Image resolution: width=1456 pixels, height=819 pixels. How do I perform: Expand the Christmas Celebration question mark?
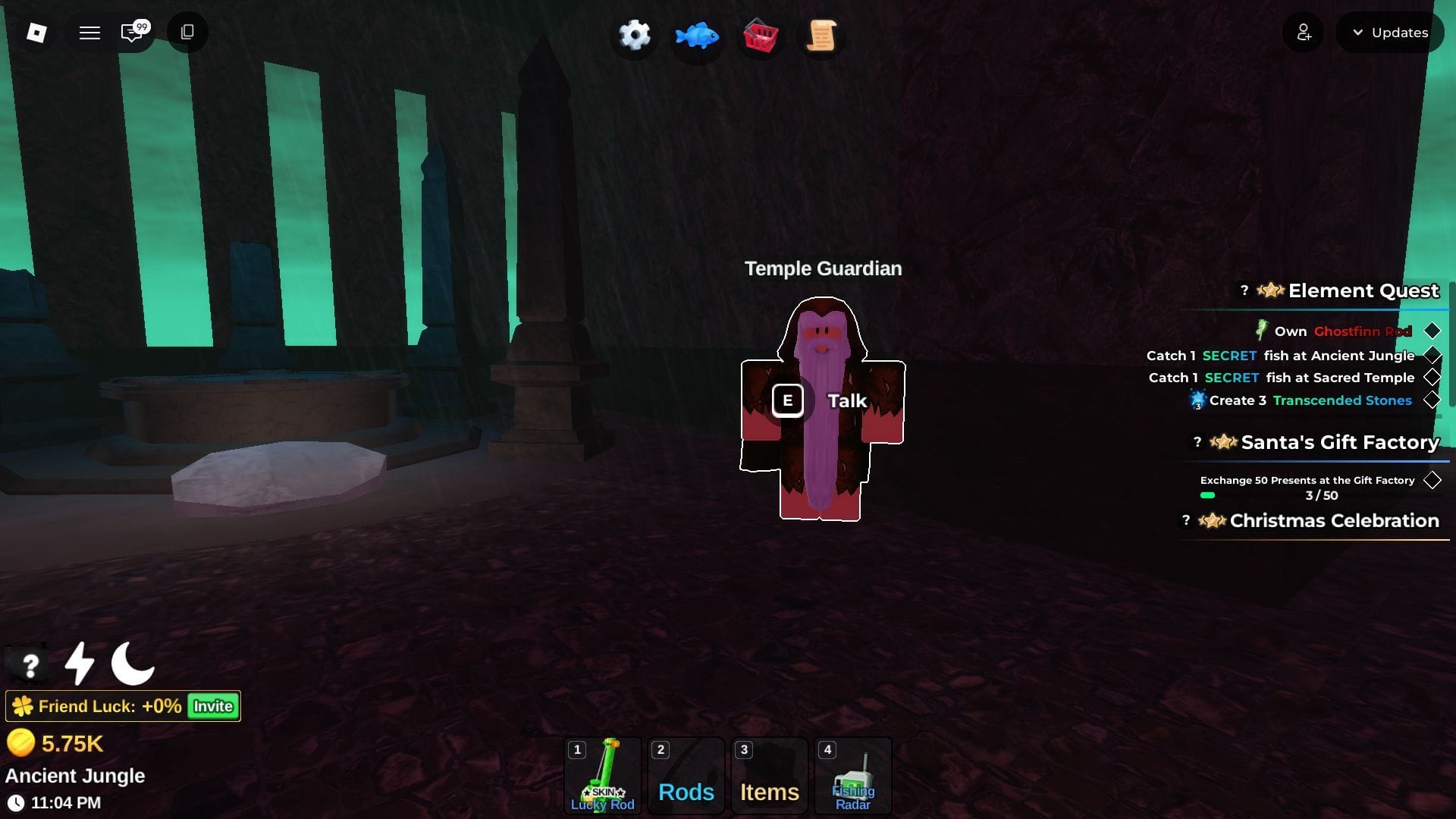click(x=1185, y=520)
